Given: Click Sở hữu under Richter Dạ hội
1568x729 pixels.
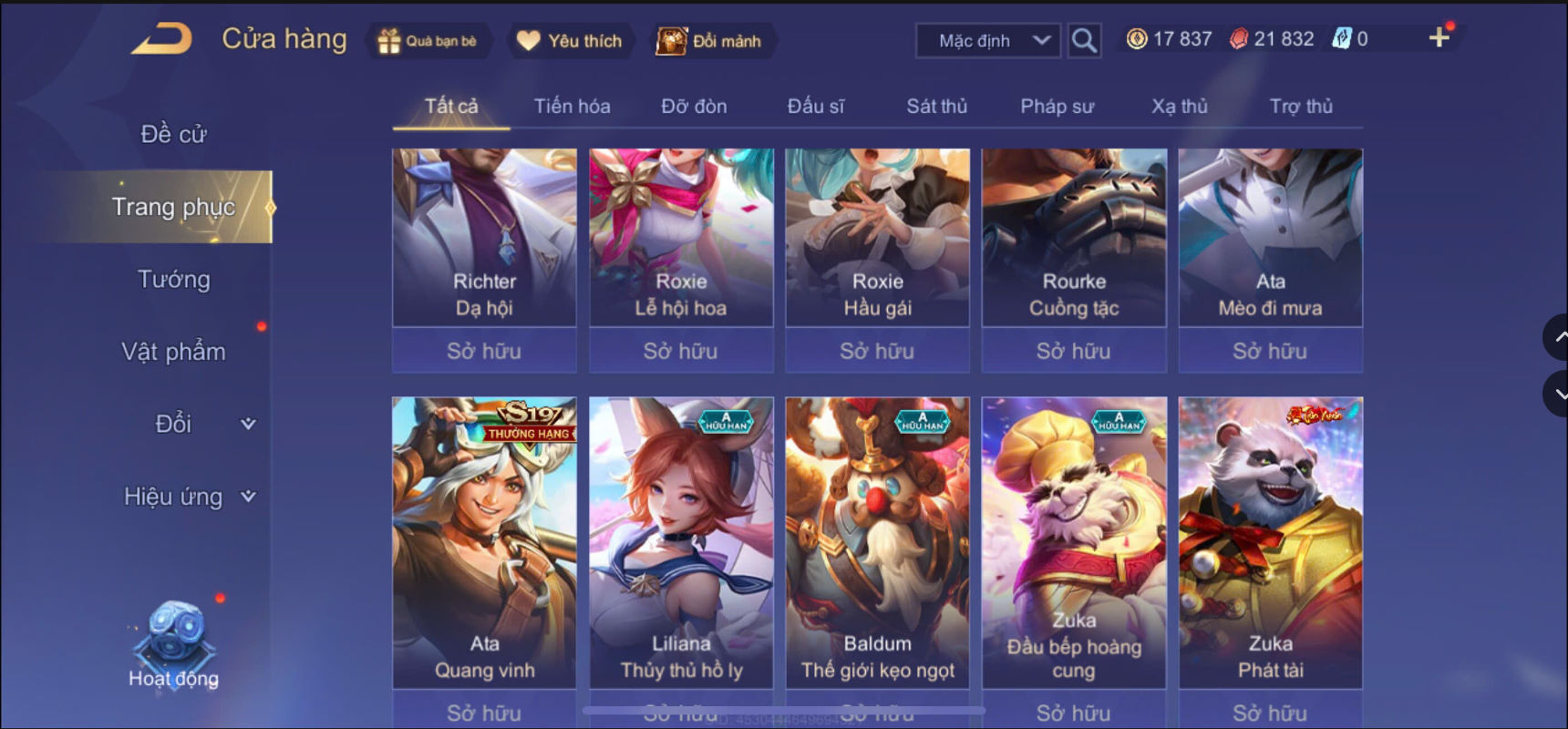Looking at the screenshot, I should tap(484, 351).
